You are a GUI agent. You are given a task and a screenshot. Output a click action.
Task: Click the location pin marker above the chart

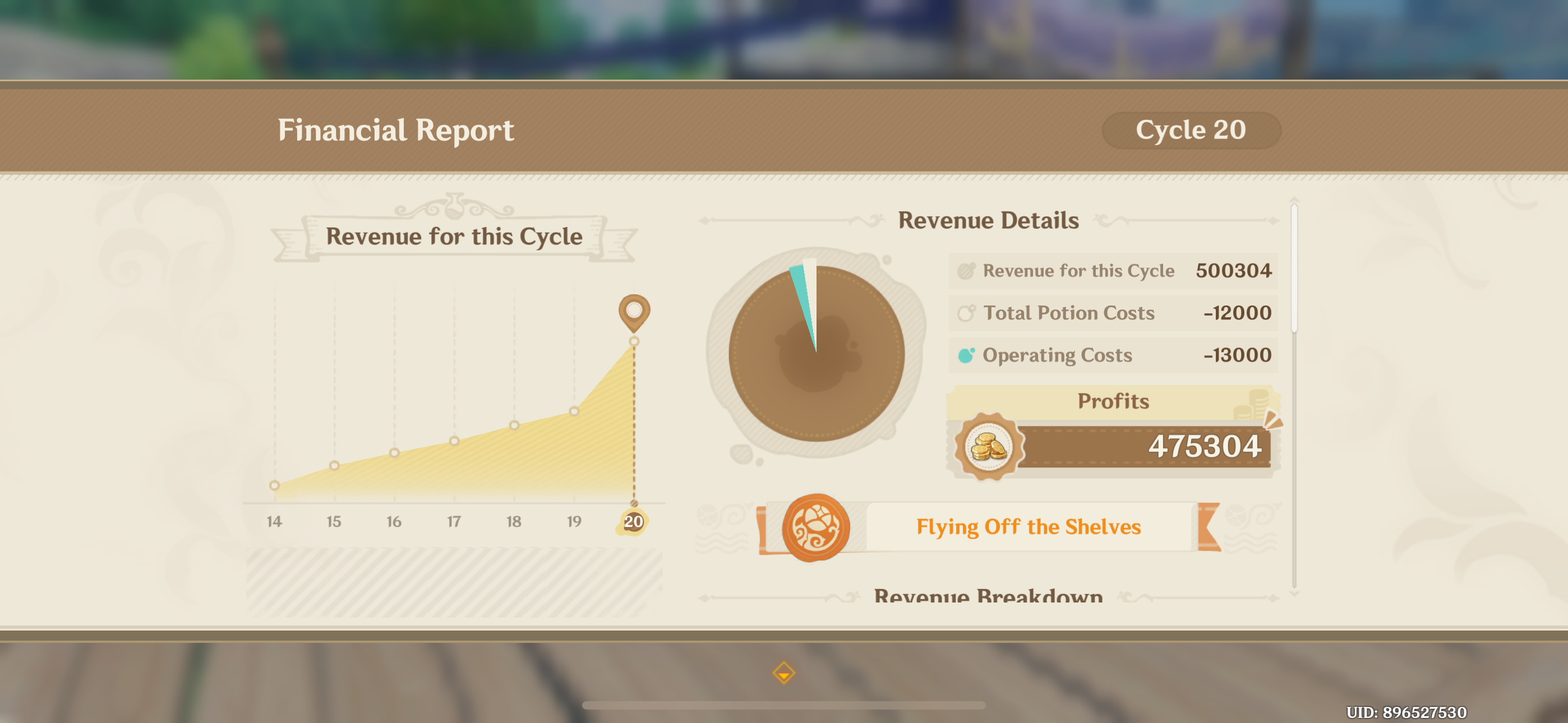point(634,310)
